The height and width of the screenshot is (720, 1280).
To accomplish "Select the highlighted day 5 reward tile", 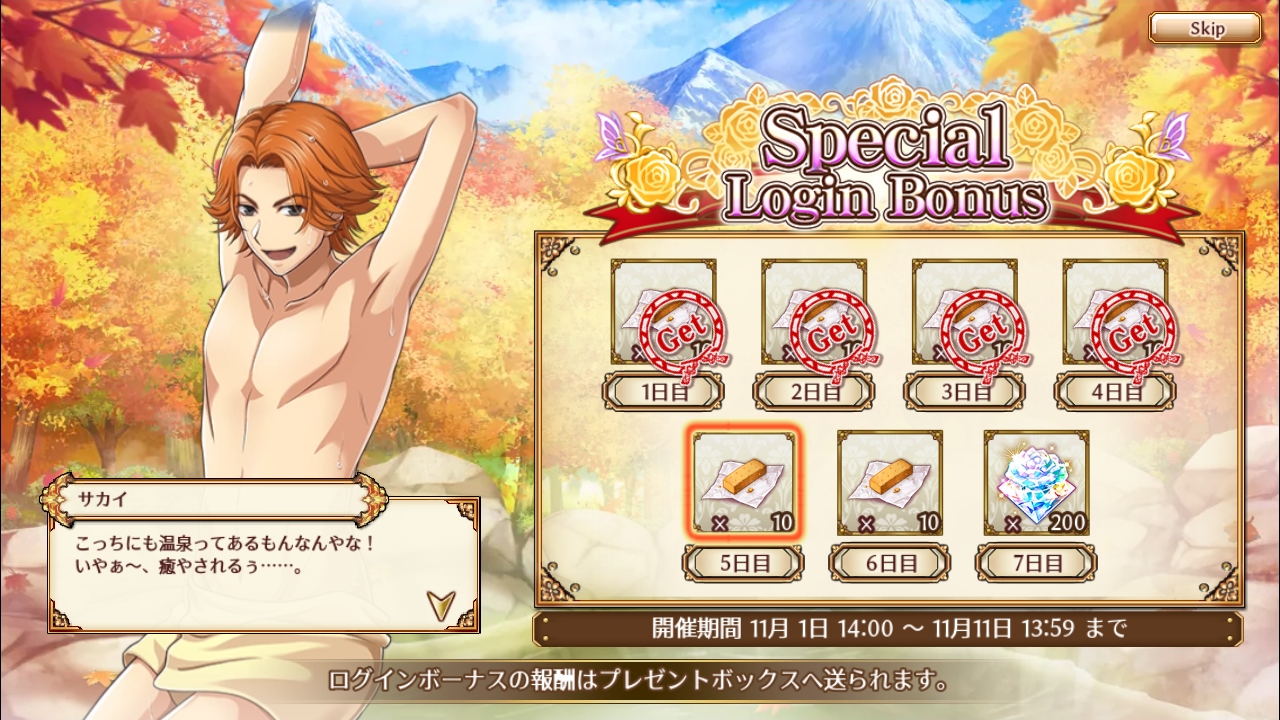I will [x=744, y=483].
